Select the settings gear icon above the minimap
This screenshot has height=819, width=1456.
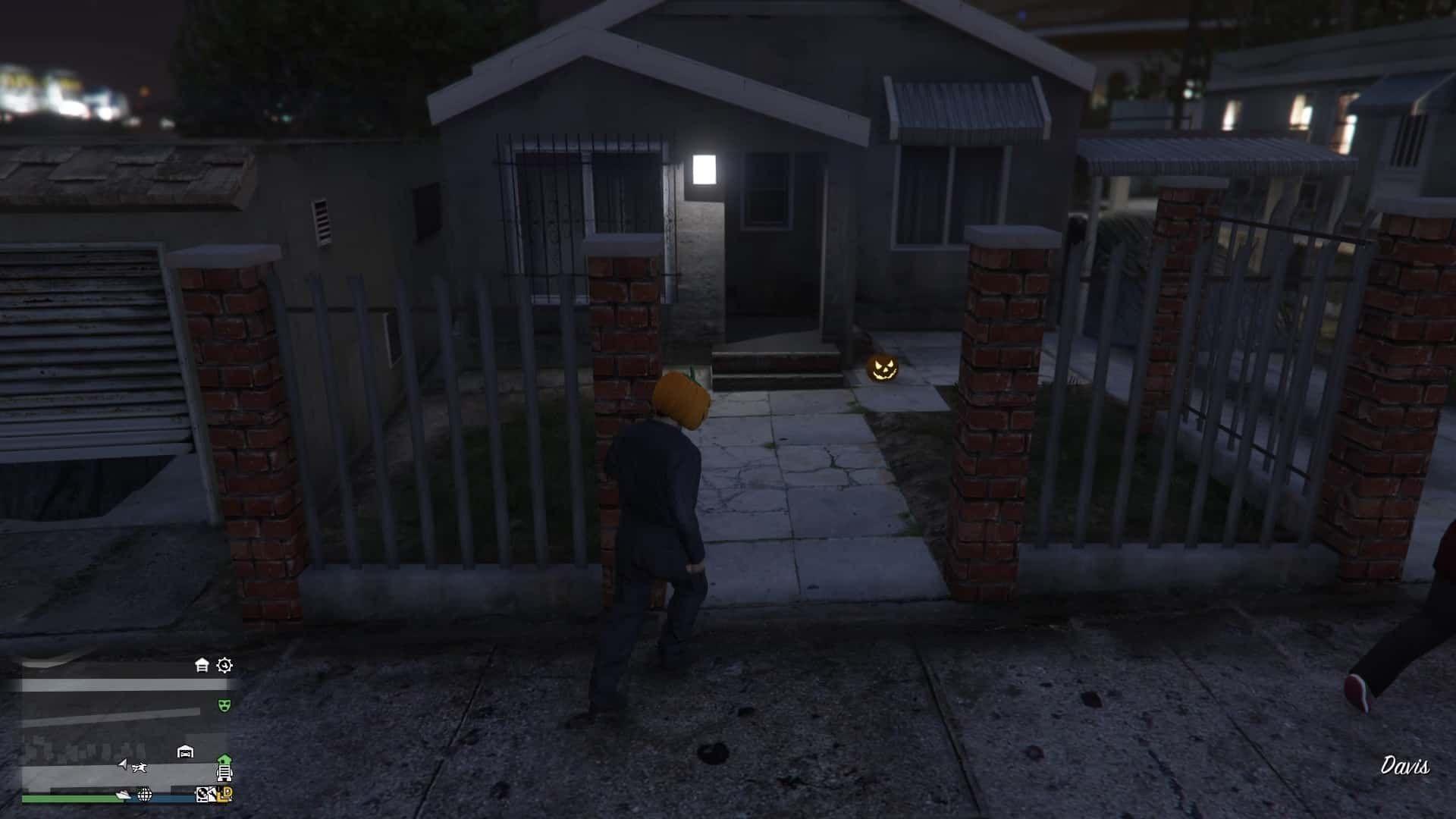coord(224,666)
